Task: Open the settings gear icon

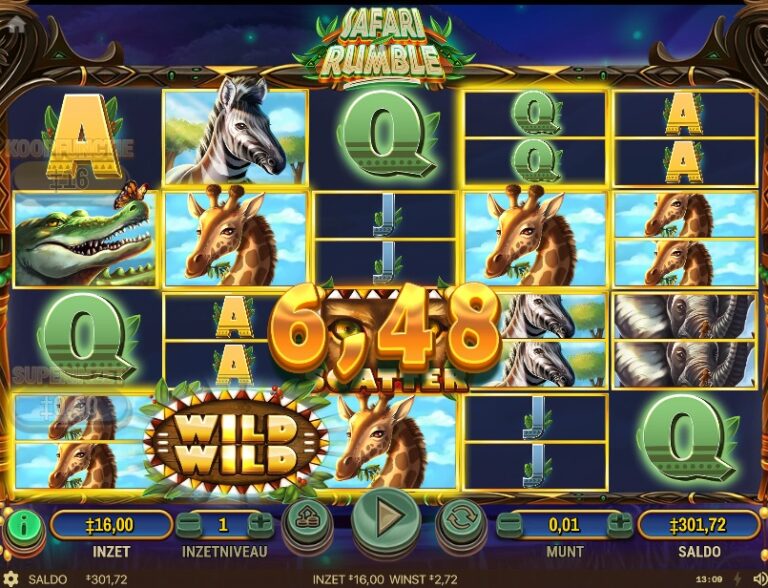Action: point(12,579)
